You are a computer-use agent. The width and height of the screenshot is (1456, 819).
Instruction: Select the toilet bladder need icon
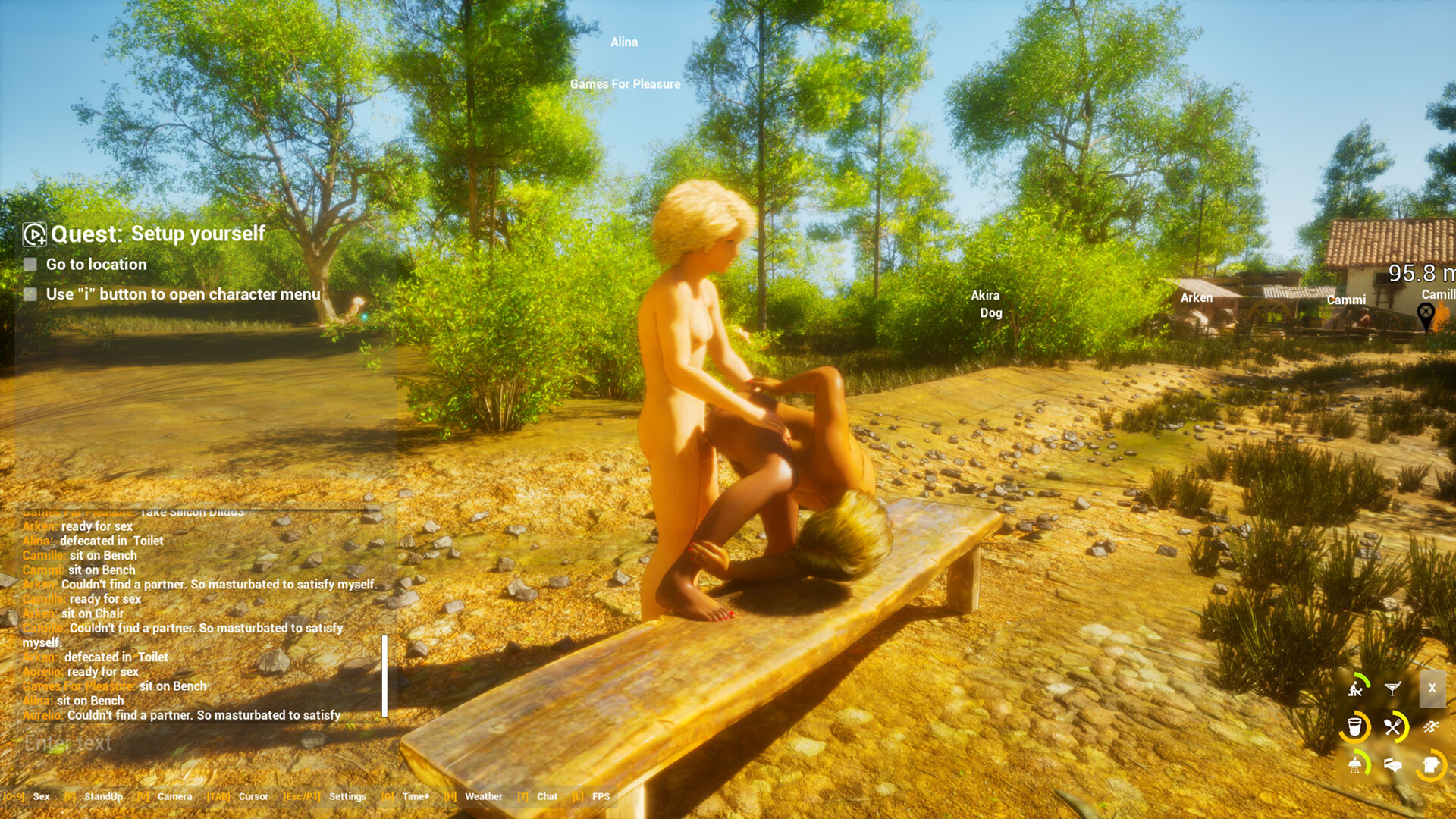click(x=1431, y=765)
